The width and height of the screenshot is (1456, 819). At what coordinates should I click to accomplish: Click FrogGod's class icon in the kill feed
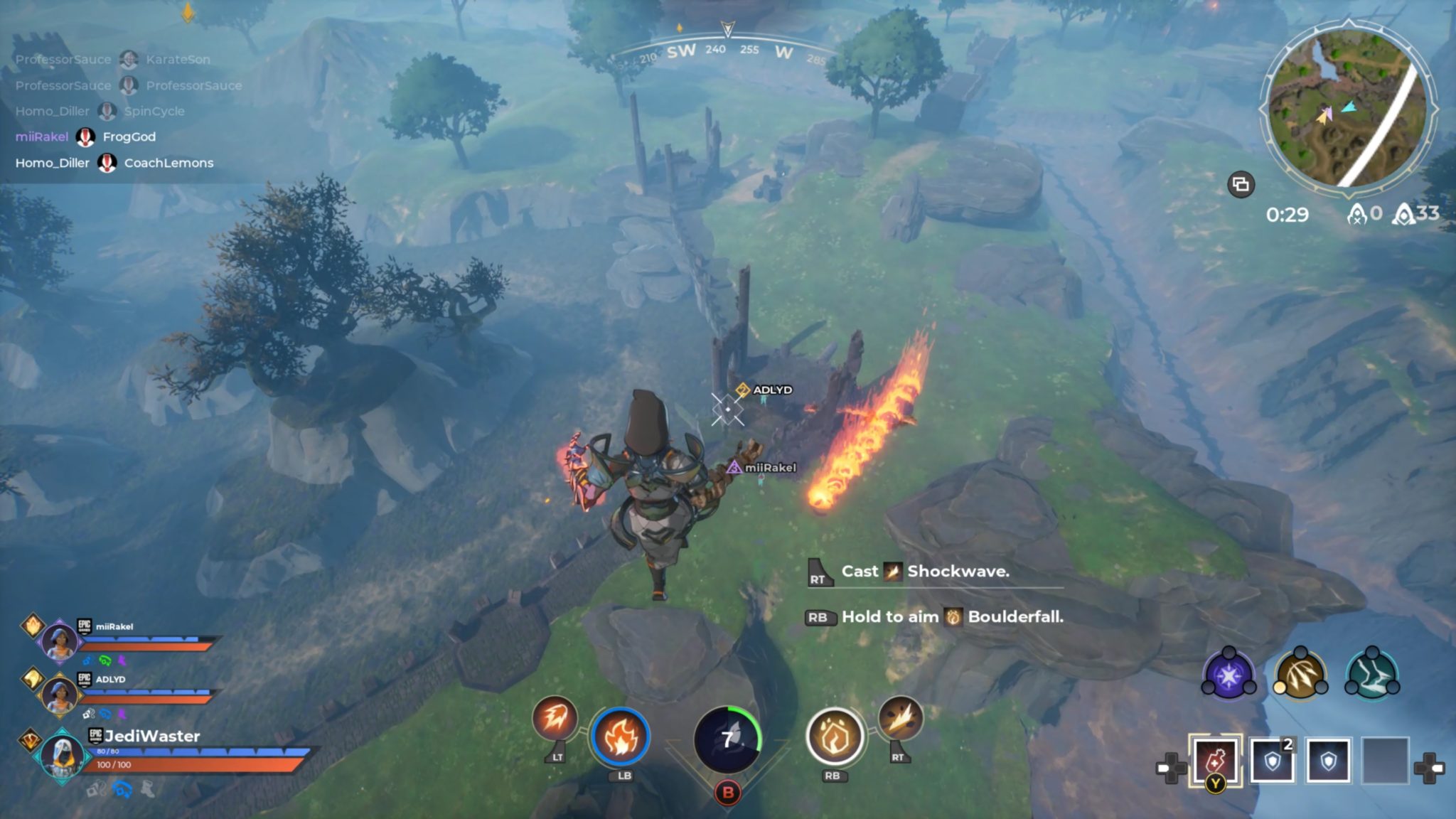coord(87,137)
